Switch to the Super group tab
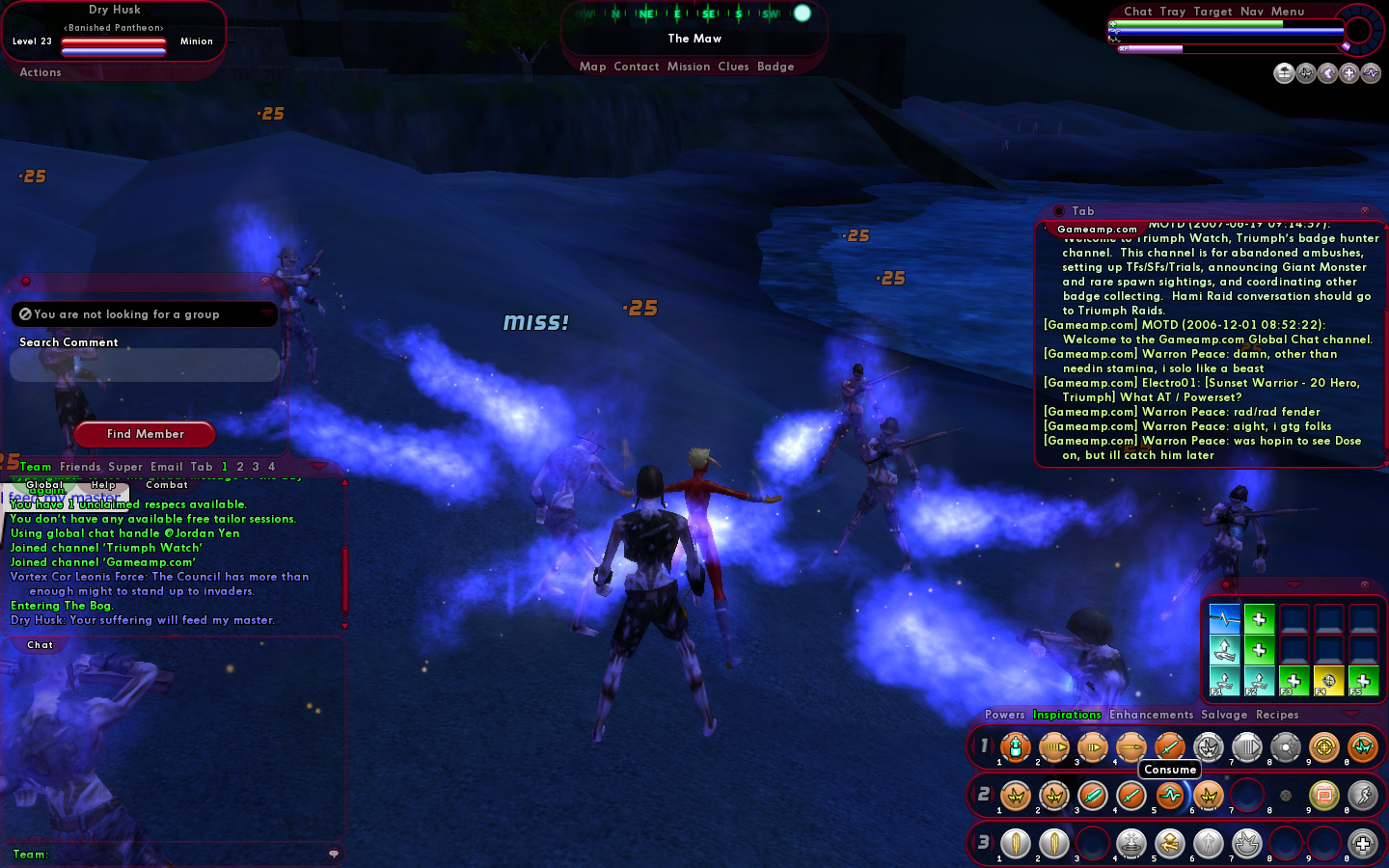1389x868 pixels. coord(125,467)
